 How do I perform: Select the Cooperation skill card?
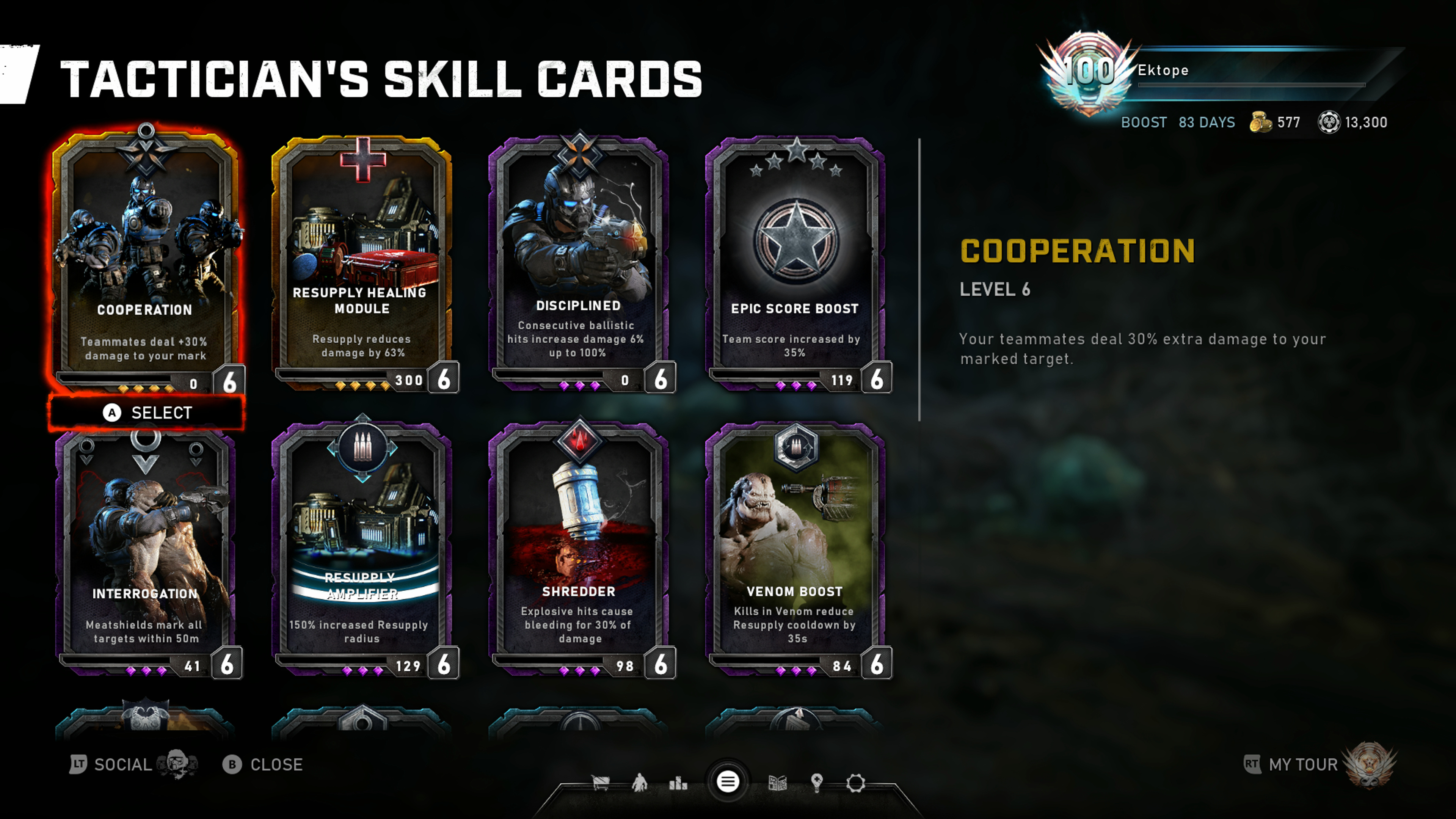(146, 260)
